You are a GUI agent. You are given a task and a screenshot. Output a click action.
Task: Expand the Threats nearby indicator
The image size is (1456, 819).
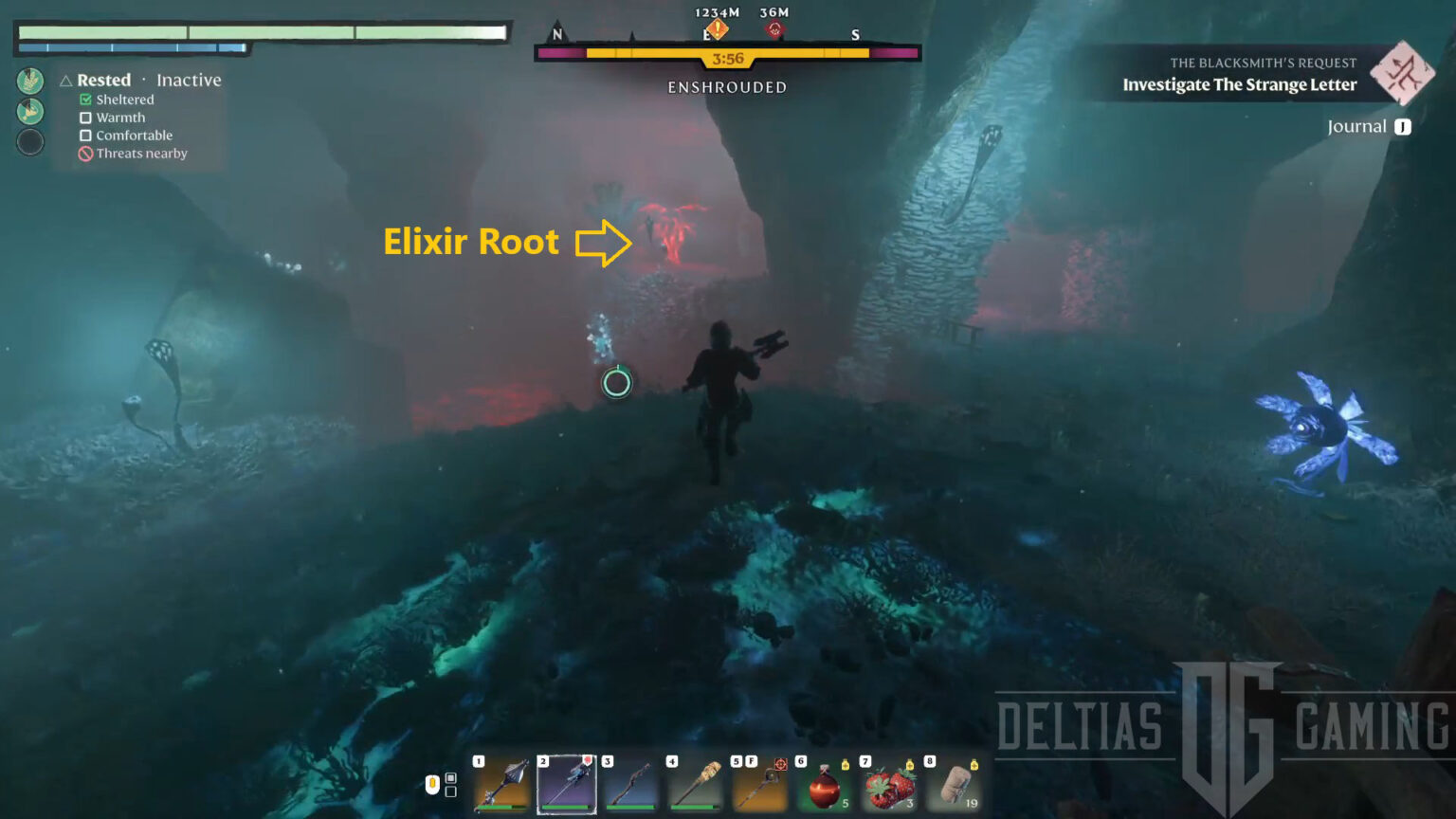[x=84, y=153]
